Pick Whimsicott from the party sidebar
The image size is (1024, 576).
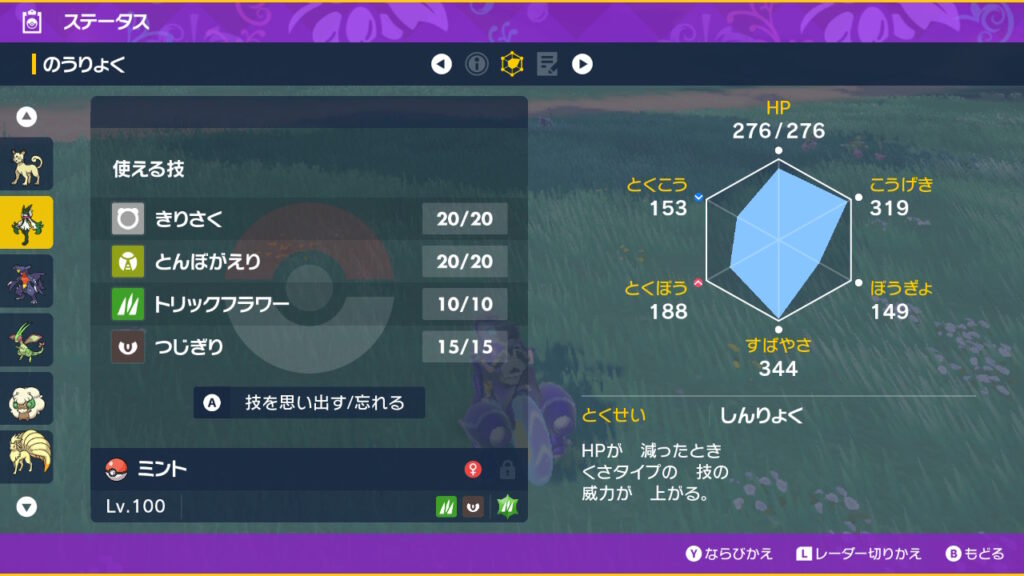[26, 398]
